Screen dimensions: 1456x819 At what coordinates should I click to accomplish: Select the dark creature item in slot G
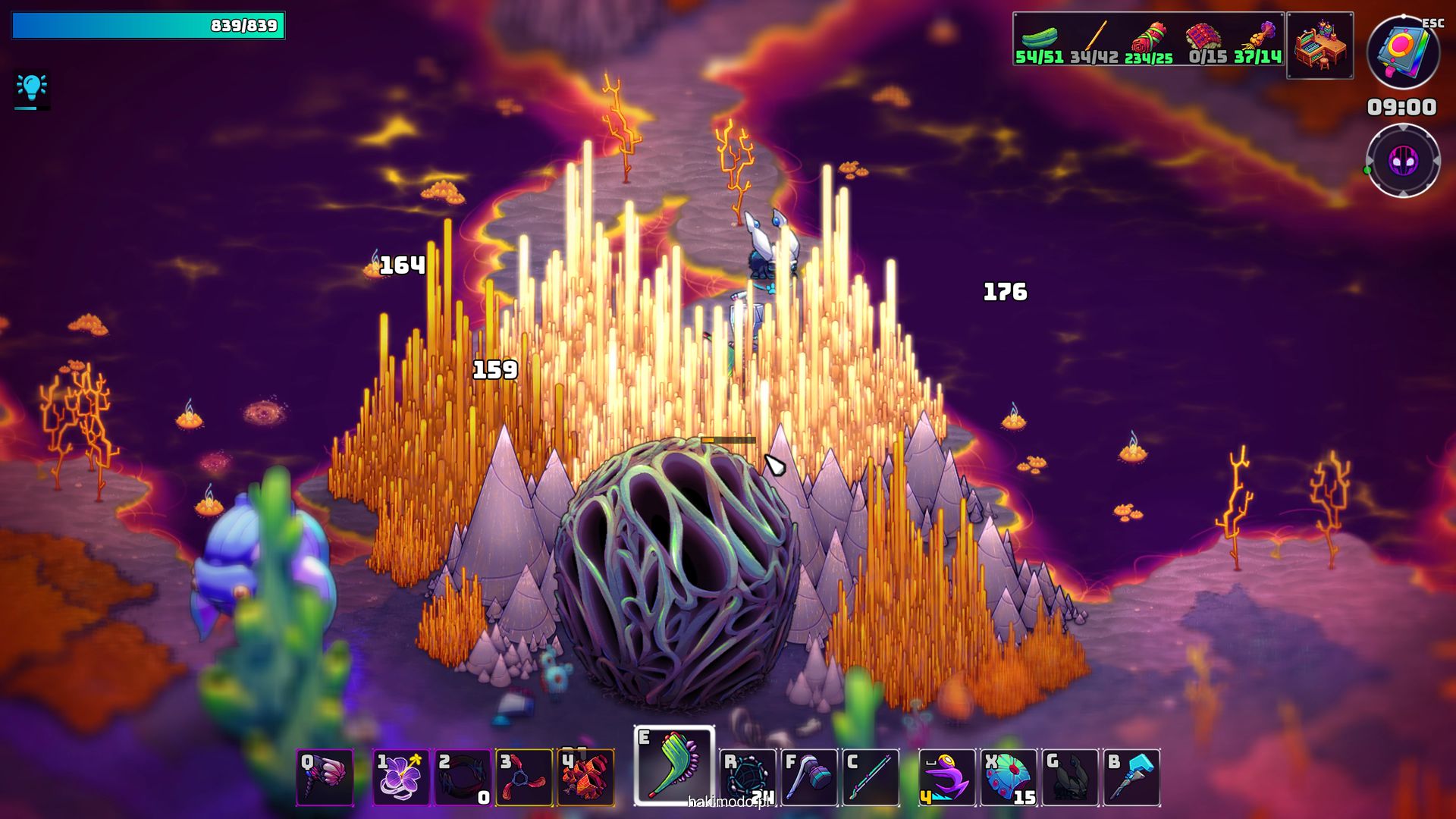[1070, 777]
